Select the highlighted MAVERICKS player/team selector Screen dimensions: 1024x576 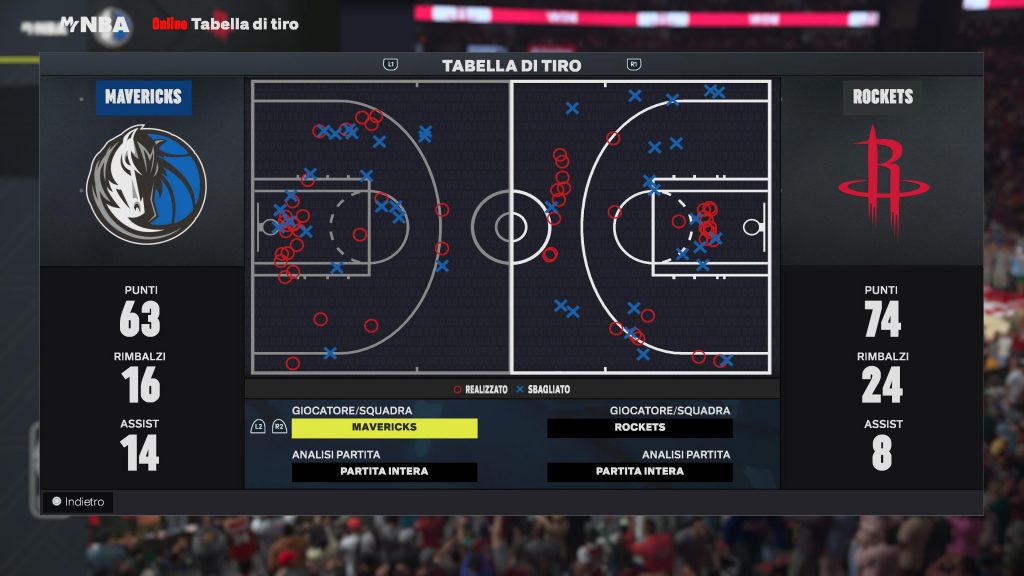coord(384,427)
